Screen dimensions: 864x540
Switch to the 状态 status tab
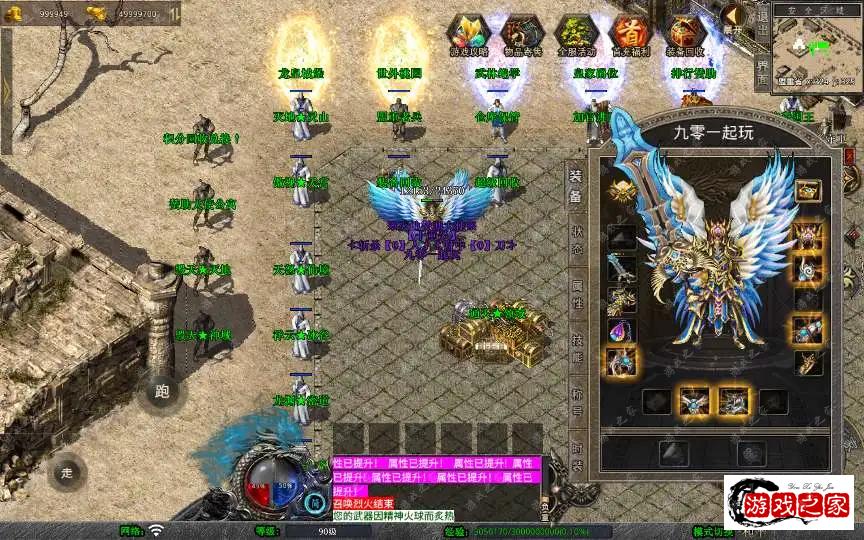click(576, 241)
